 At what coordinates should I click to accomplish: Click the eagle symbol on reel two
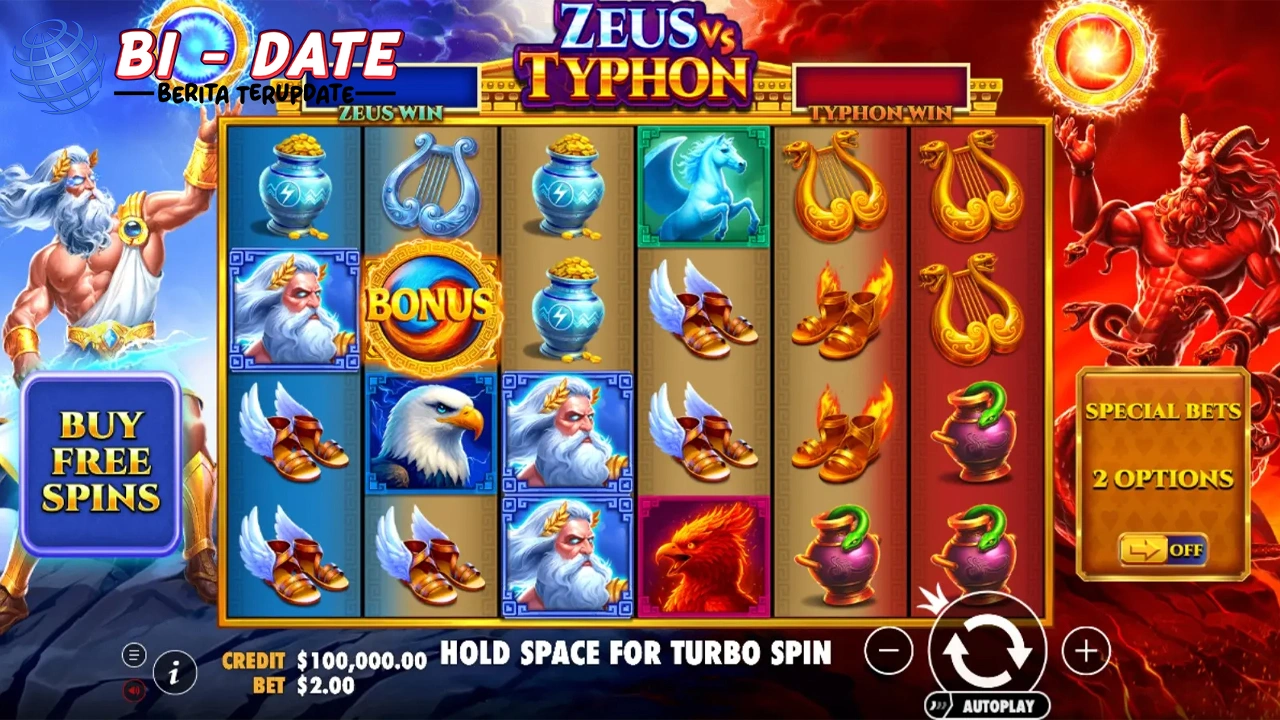coord(432,432)
